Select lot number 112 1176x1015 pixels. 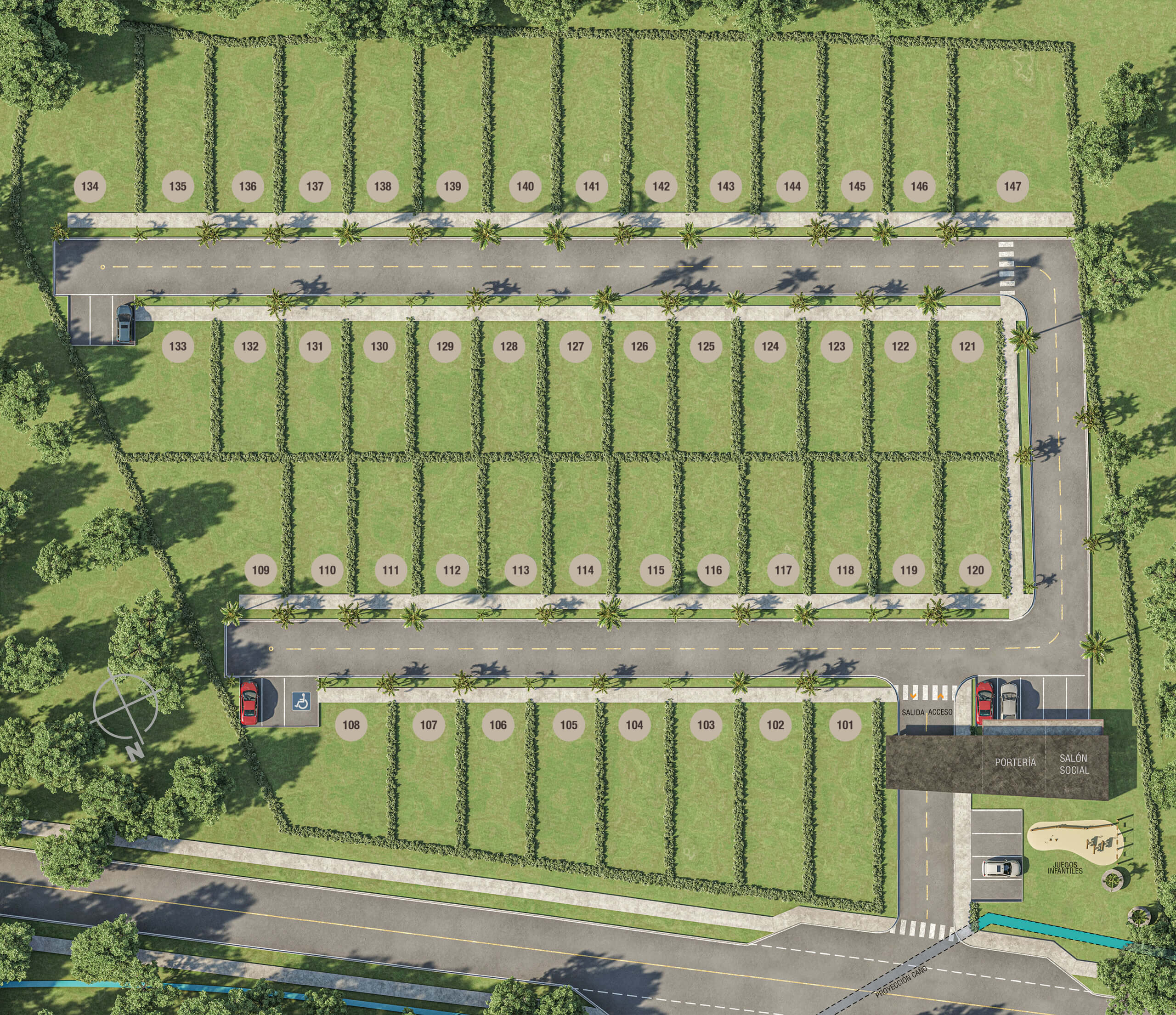(x=452, y=570)
